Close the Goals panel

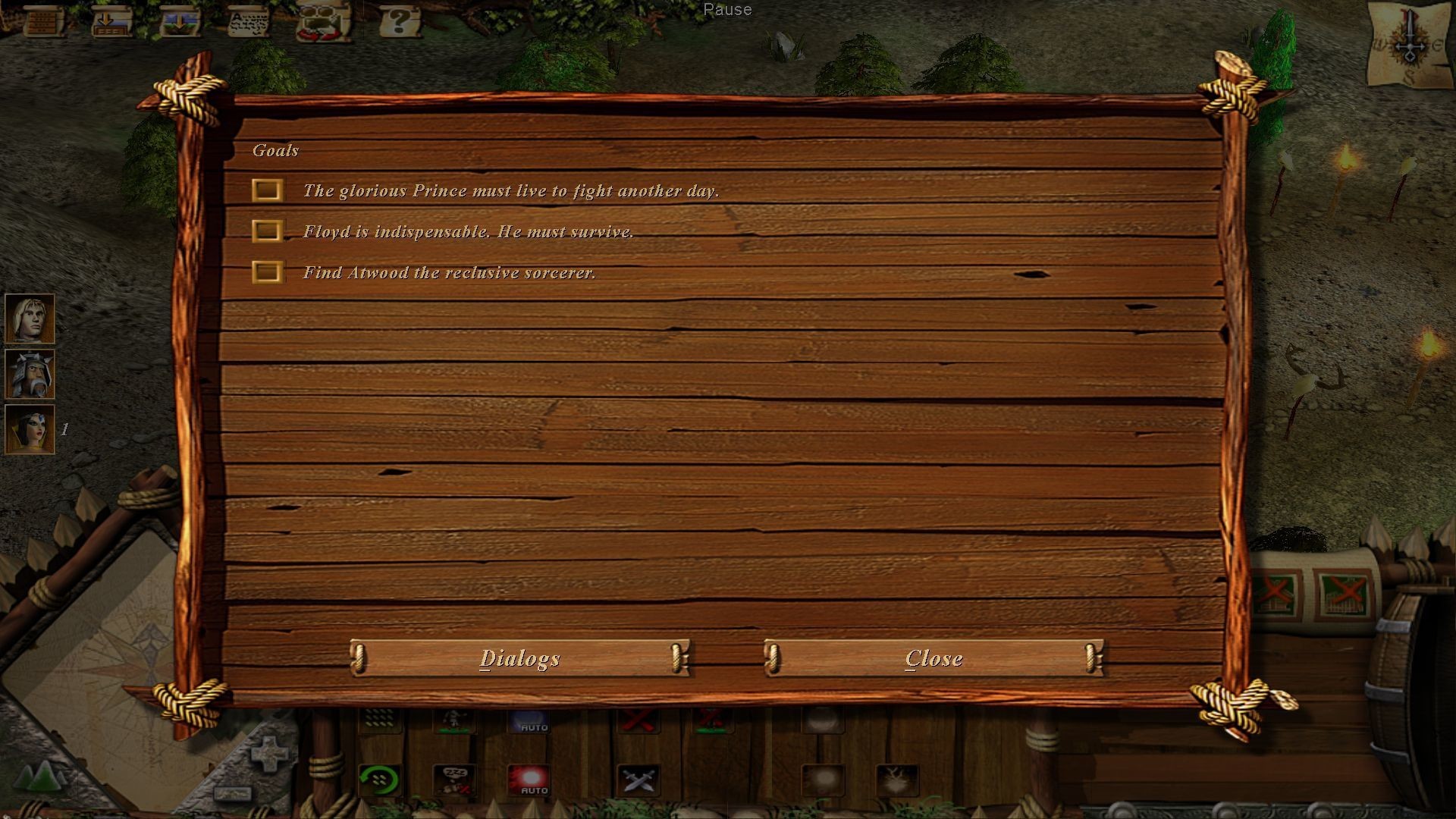tap(934, 658)
